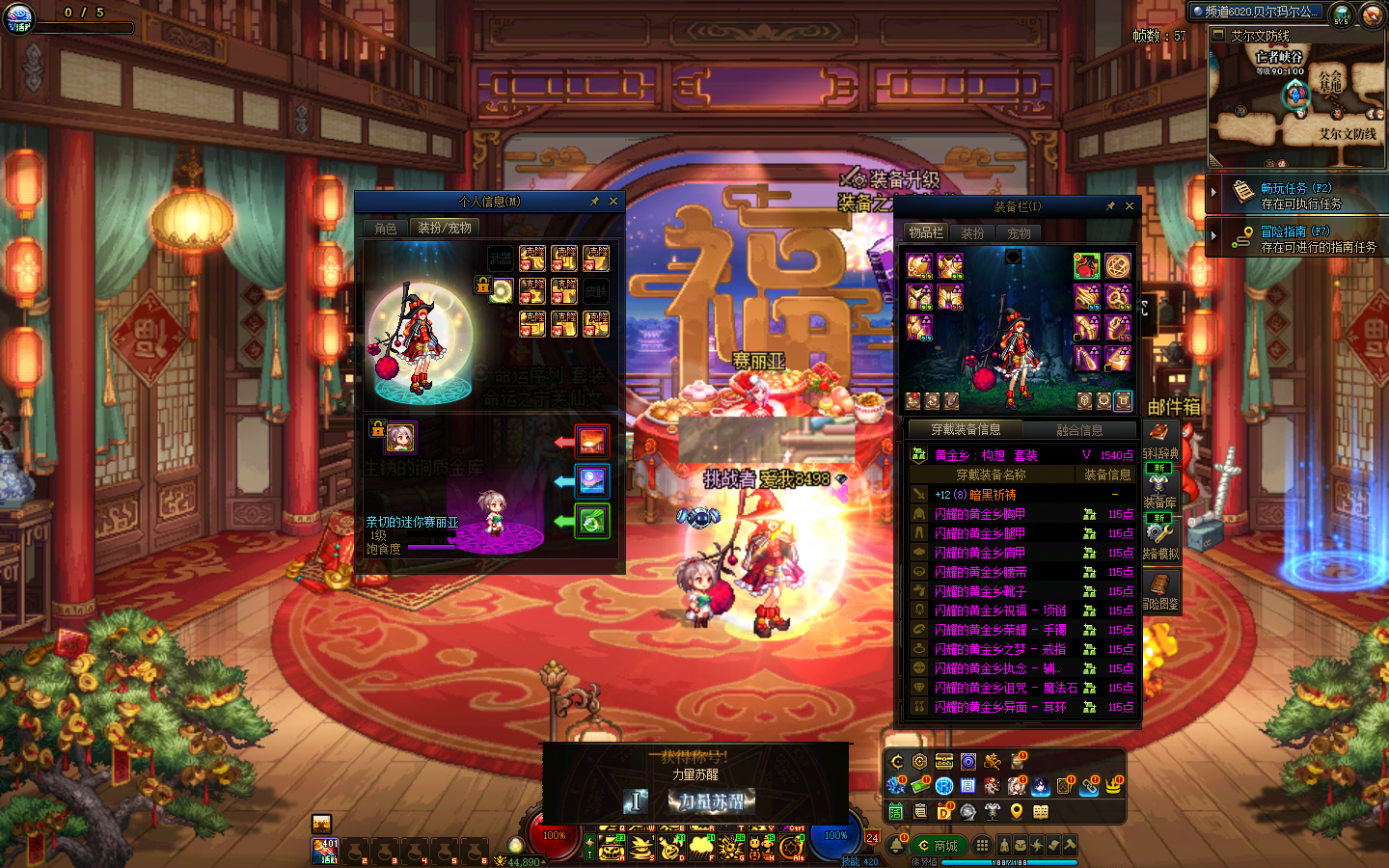Open the 装备库 equipment vault side button

coord(1159,488)
